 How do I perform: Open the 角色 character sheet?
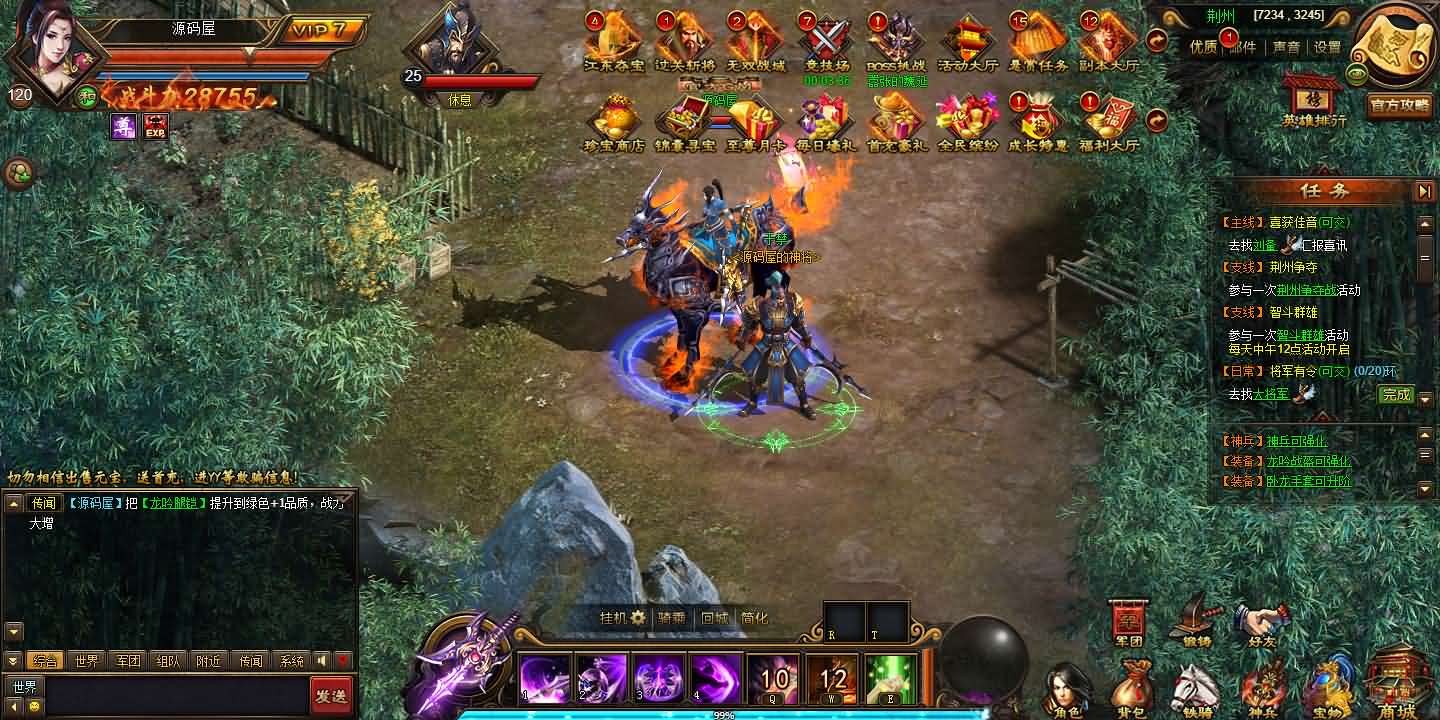tap(1066, 690)
